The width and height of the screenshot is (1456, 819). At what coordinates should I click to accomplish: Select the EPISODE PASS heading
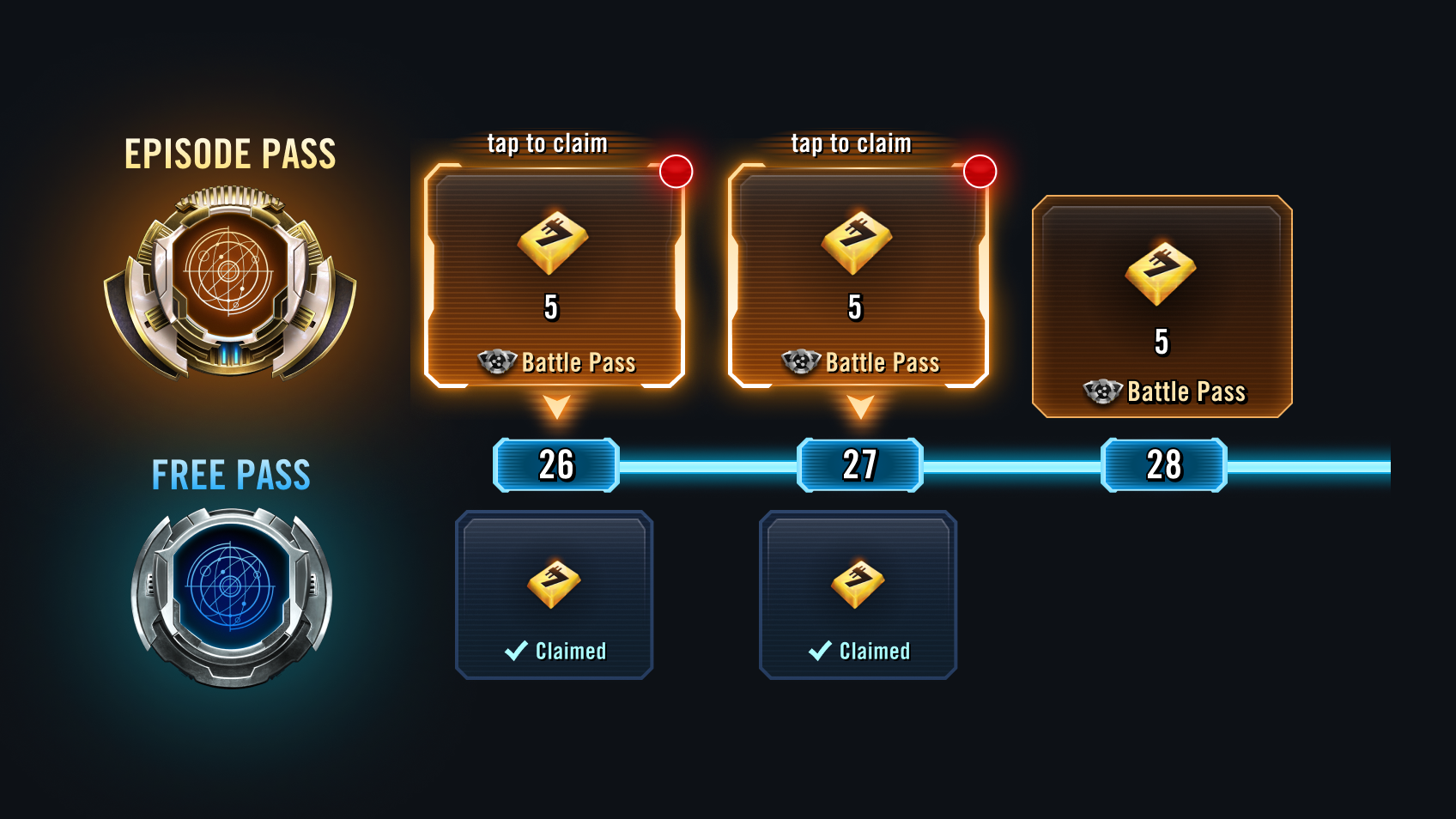pyautogui.click(x=232, y=153)
